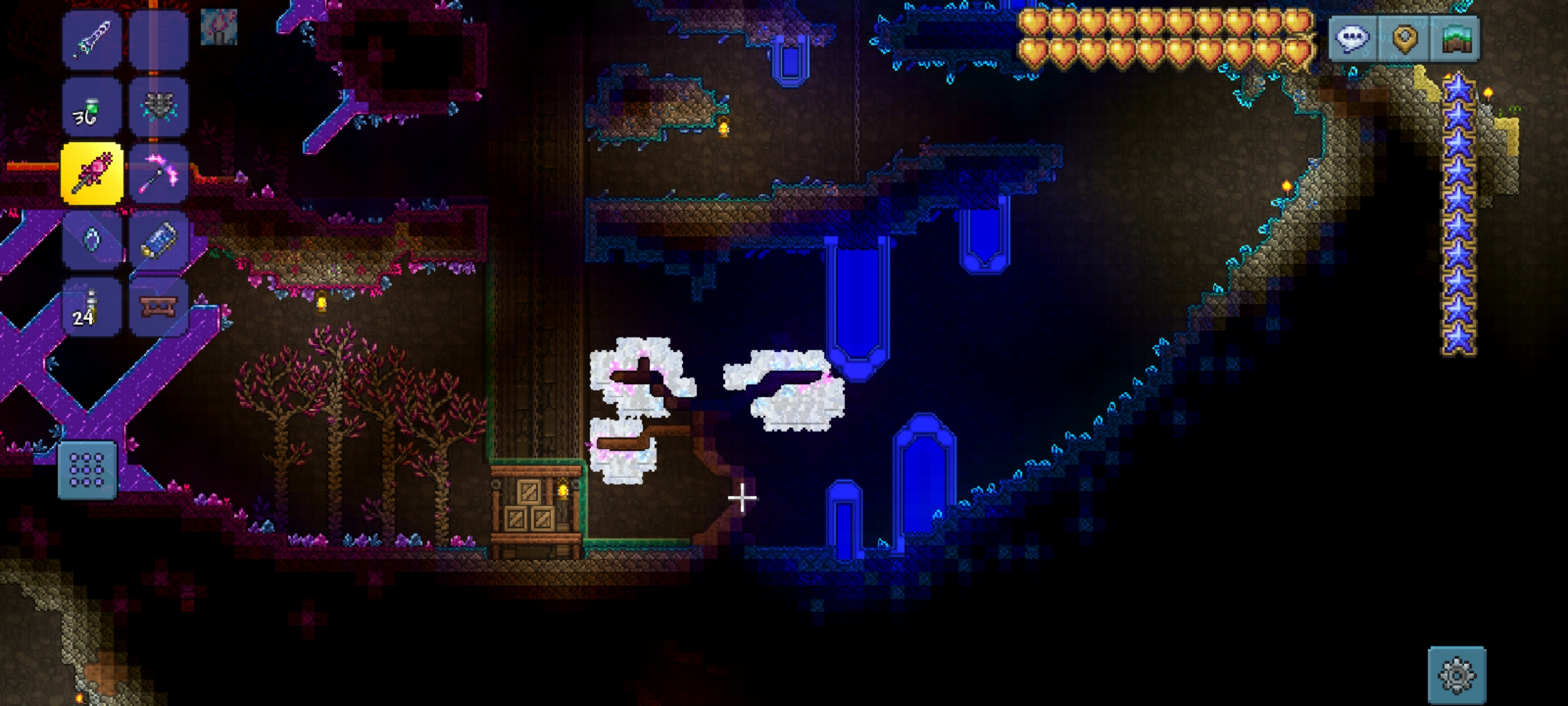Select the white potion stack of 24
This screenshot has height=706, width=1568.
tap(91, 307)
